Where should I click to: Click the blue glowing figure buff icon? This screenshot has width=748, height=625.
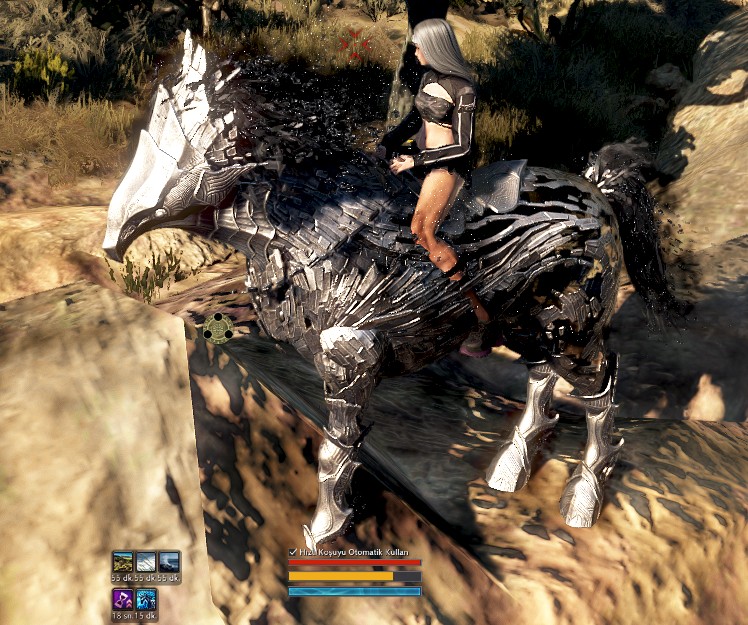click(146, 600)
